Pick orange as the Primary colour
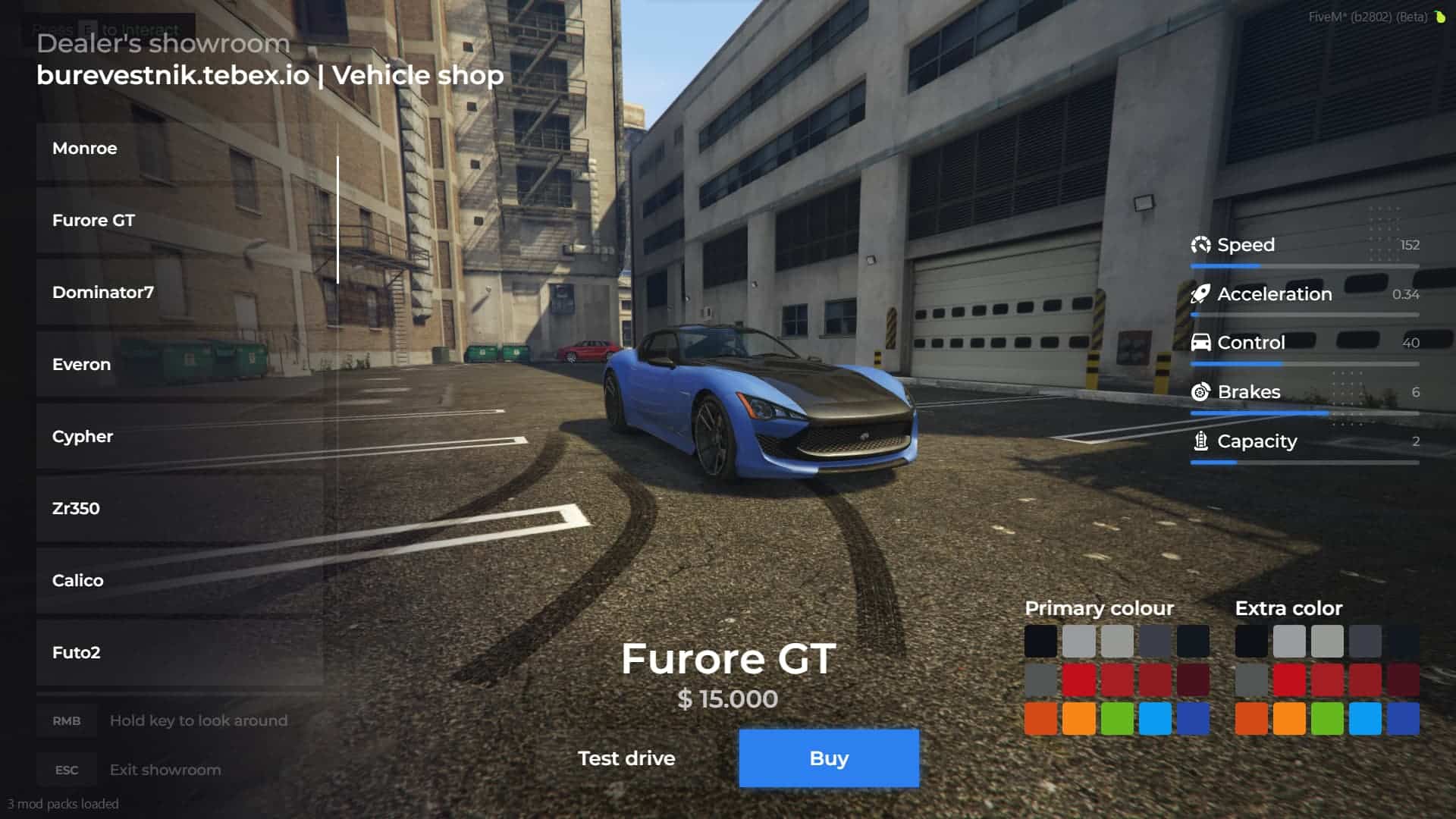The height and width of the screenshot is (819, 1456). (1040, 720)
